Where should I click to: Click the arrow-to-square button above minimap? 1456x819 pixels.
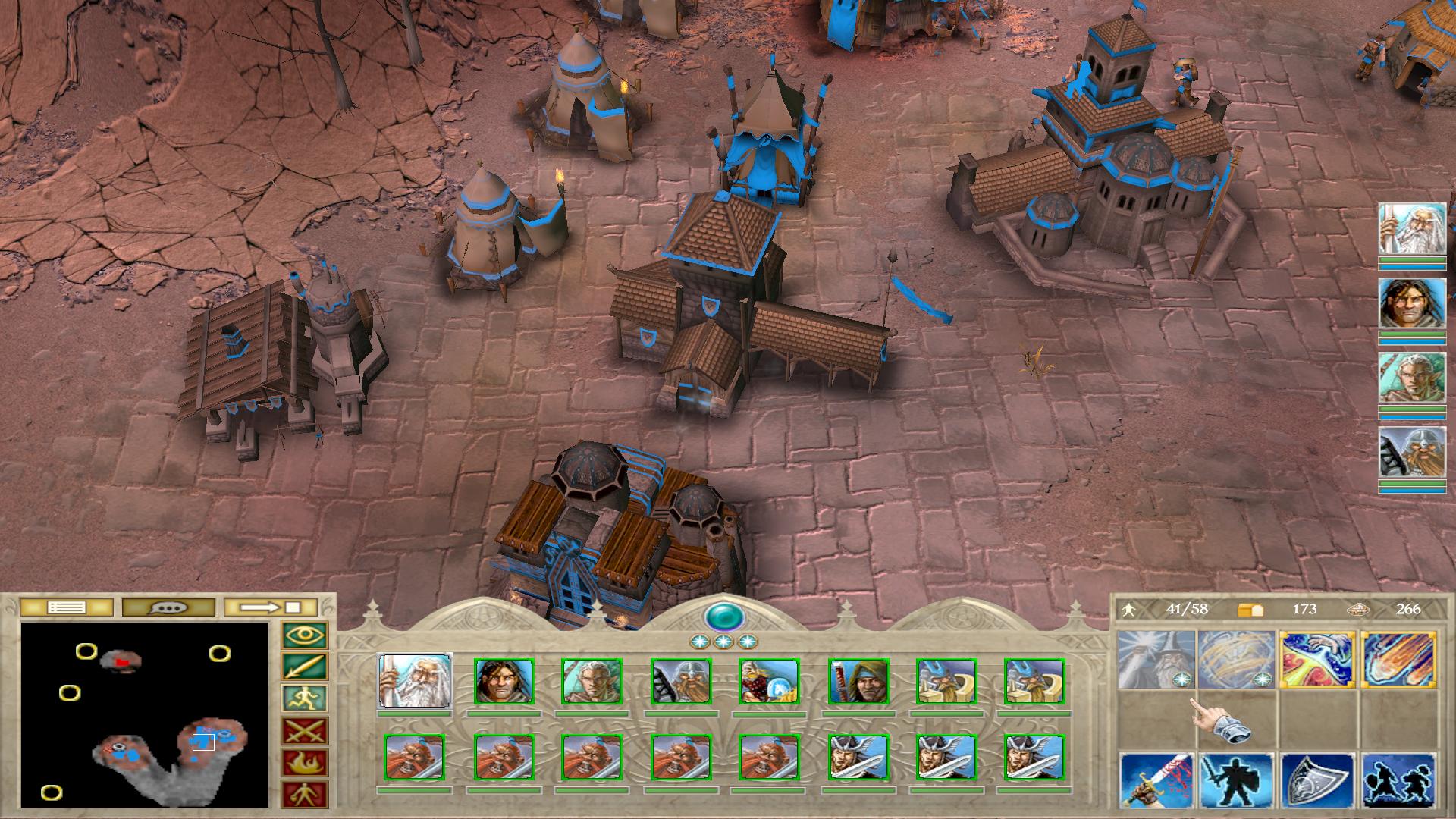(271, 607)
